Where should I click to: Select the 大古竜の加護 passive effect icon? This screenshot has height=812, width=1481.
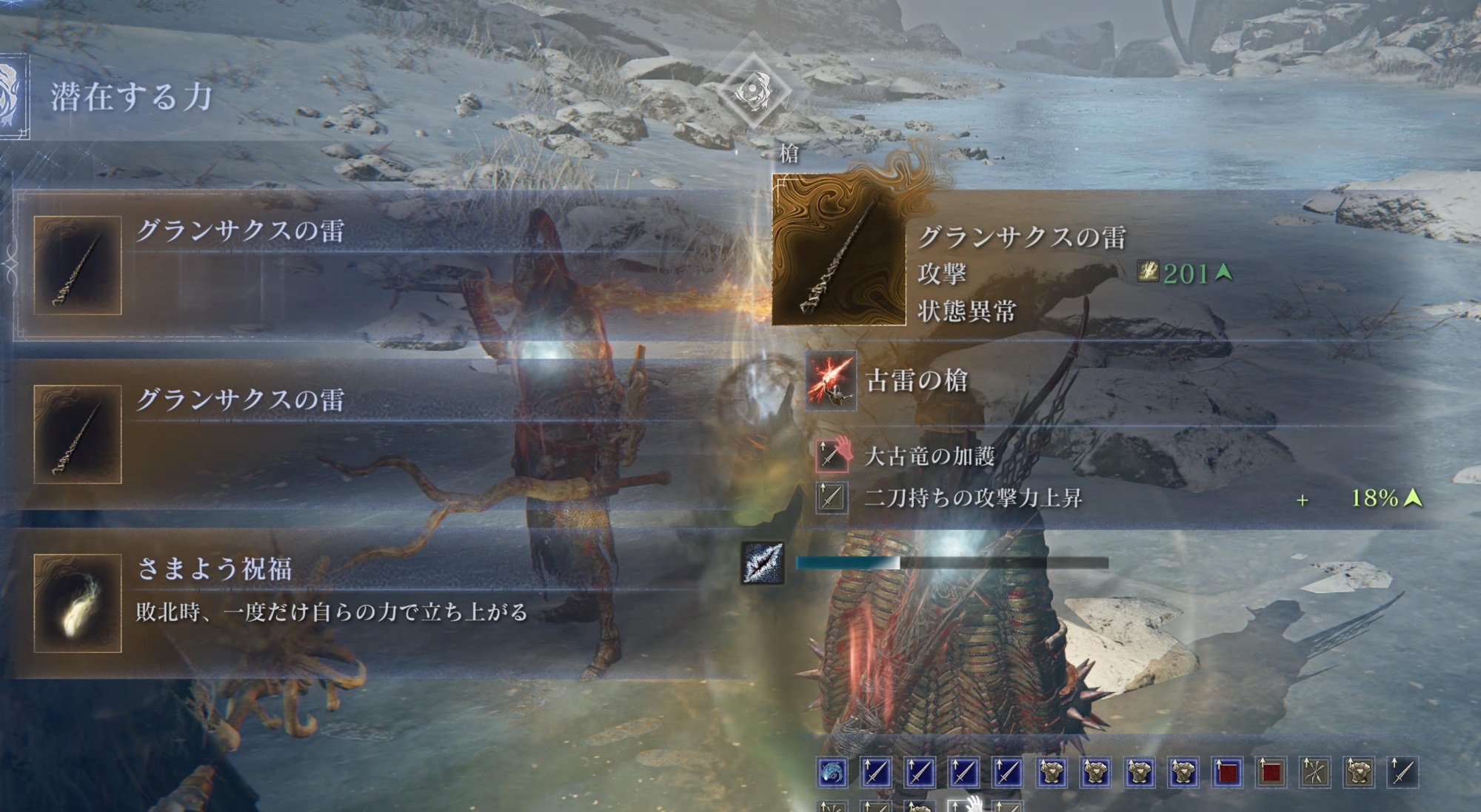point(831,455)
